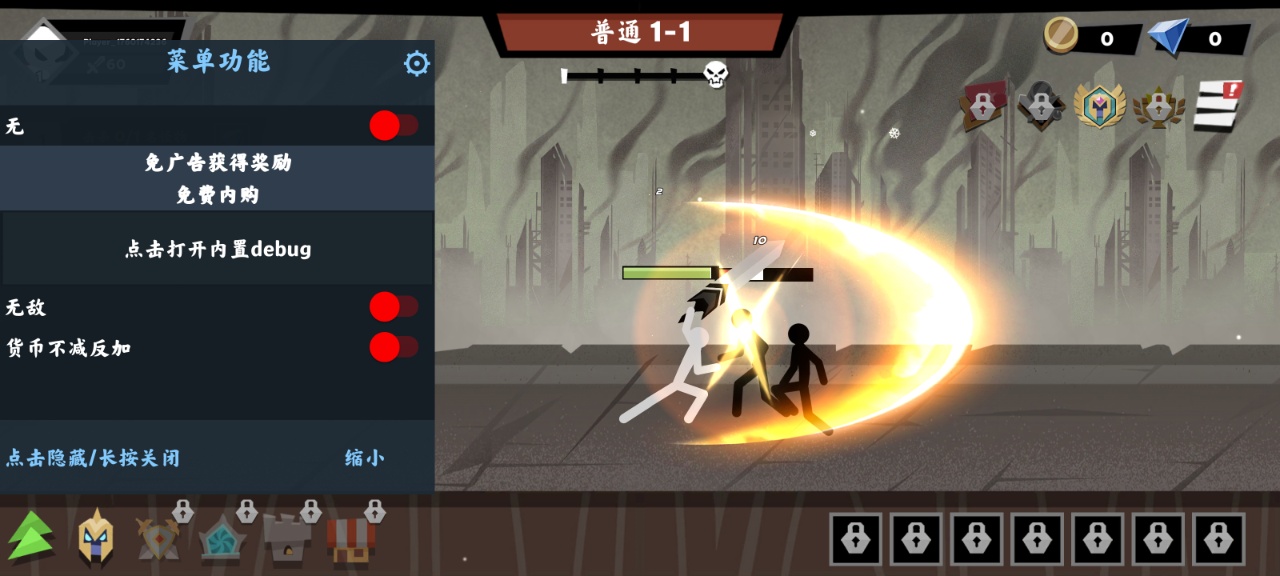Click the blue diamond gem icon
This screenshot has height=576, width=1280.
(1168, 37)
